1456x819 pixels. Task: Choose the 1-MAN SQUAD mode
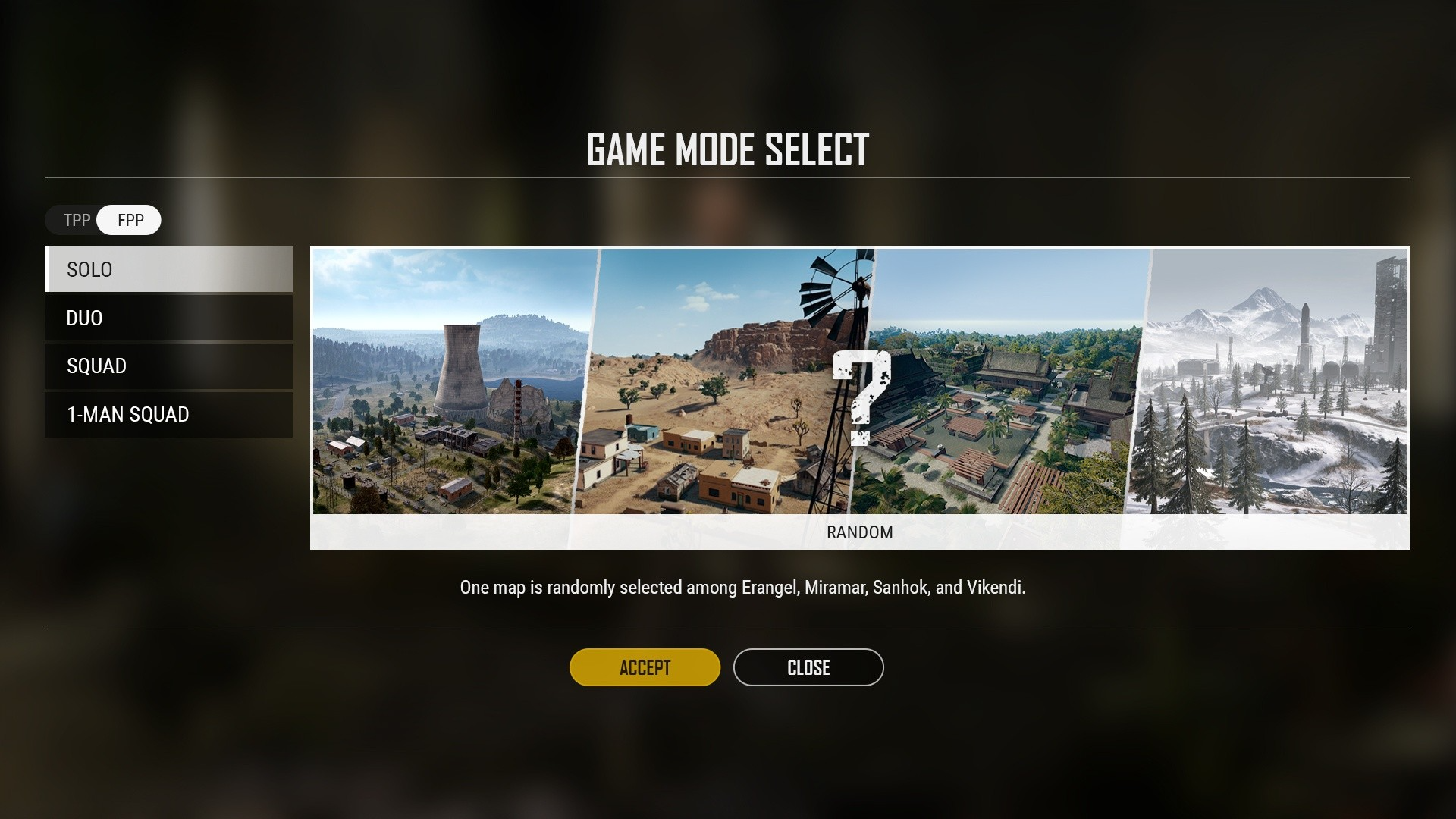[x=168, y=414]
